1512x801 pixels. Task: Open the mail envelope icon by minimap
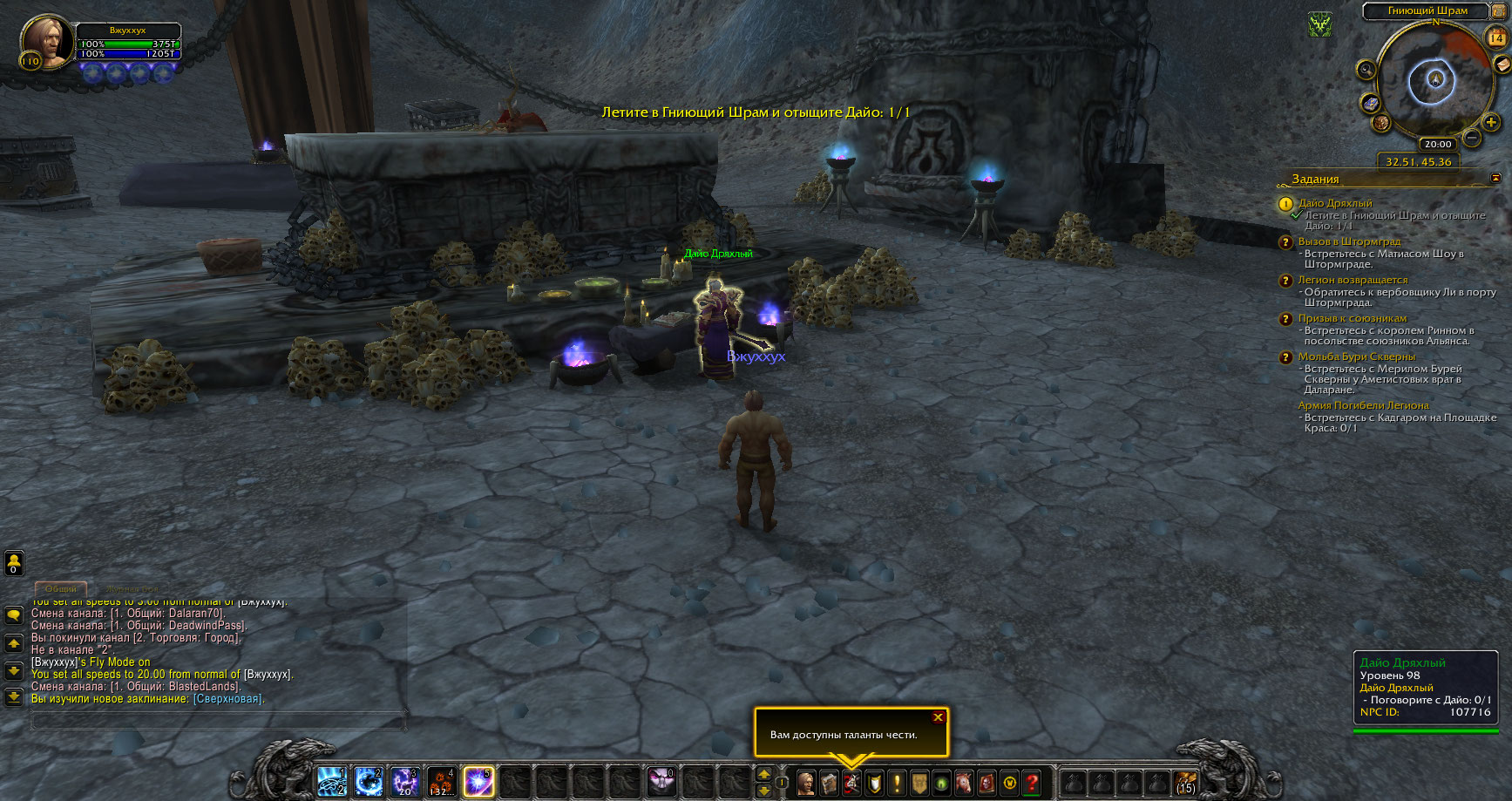1502,64
